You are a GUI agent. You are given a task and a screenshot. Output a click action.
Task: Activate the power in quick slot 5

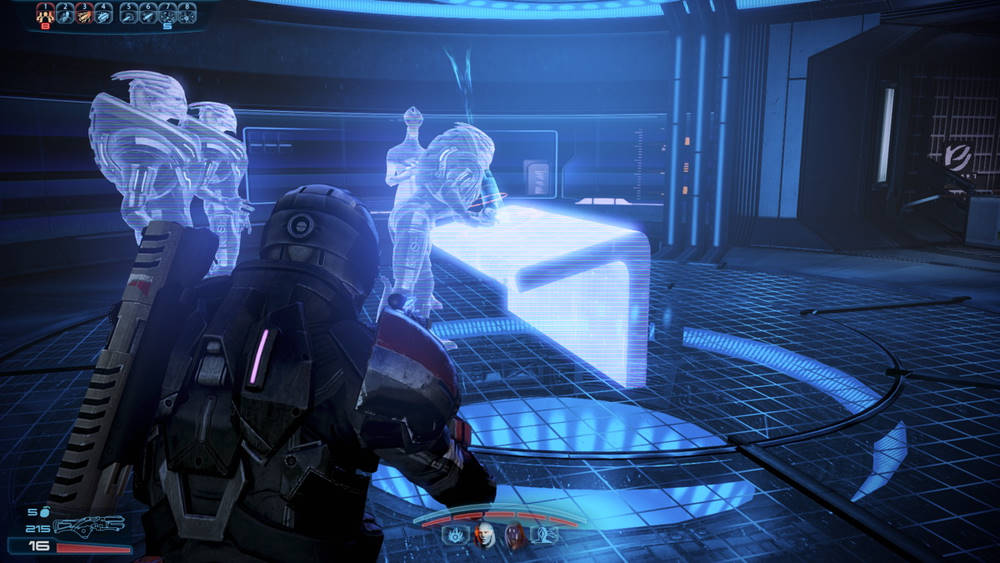[x=129, y=13]
